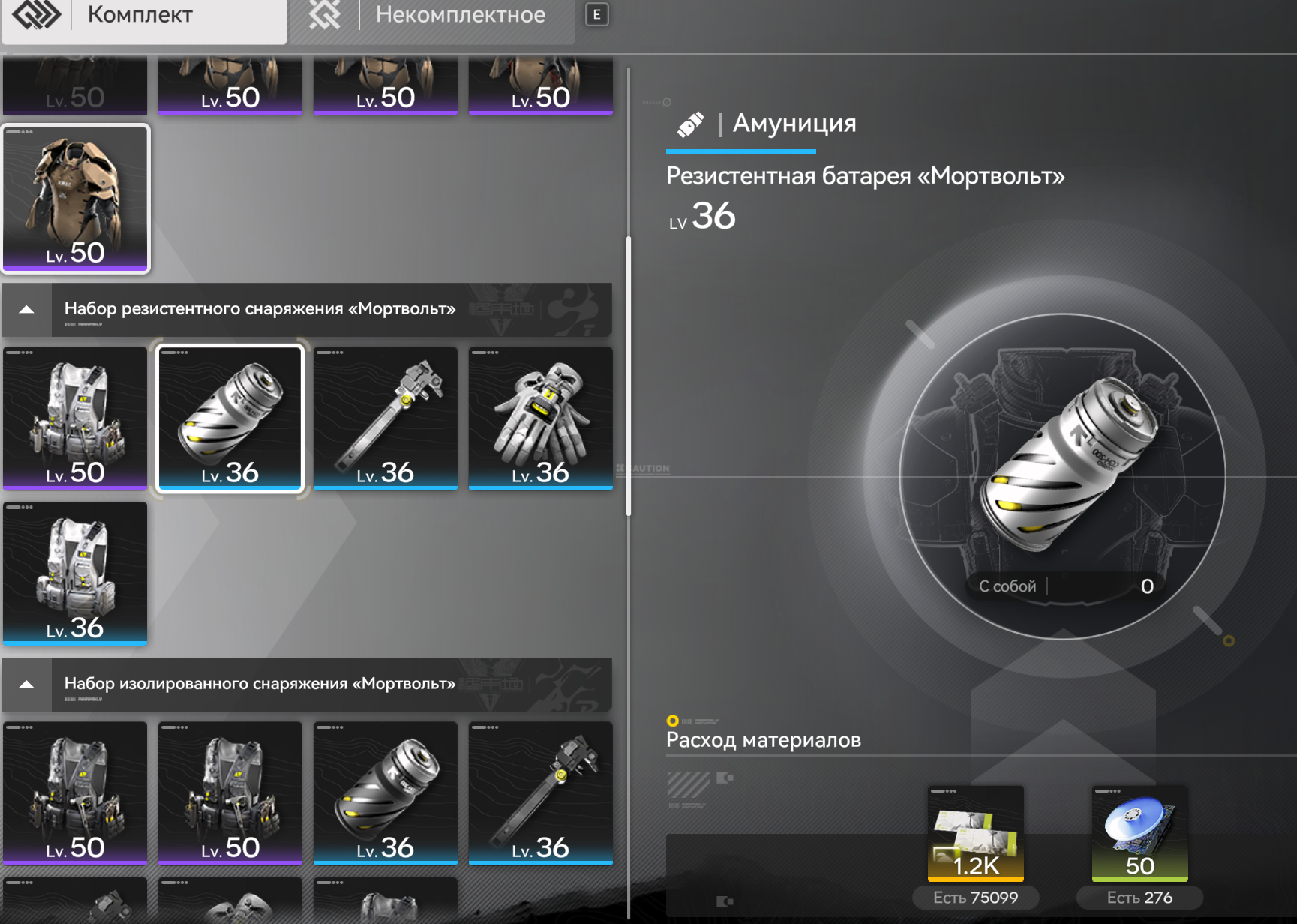Click the gear list vertical scrollbar
Viewport: 1297px width, 924px height.
pos(629,376)
